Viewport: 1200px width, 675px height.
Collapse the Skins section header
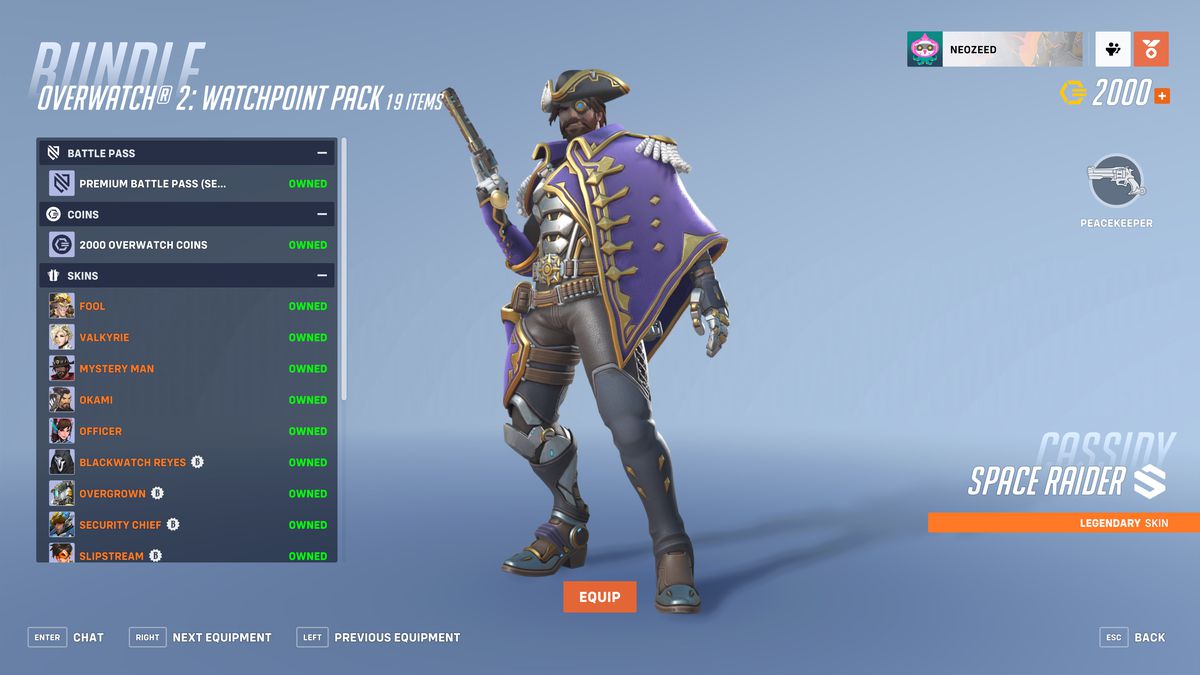(x=321, y=275)
